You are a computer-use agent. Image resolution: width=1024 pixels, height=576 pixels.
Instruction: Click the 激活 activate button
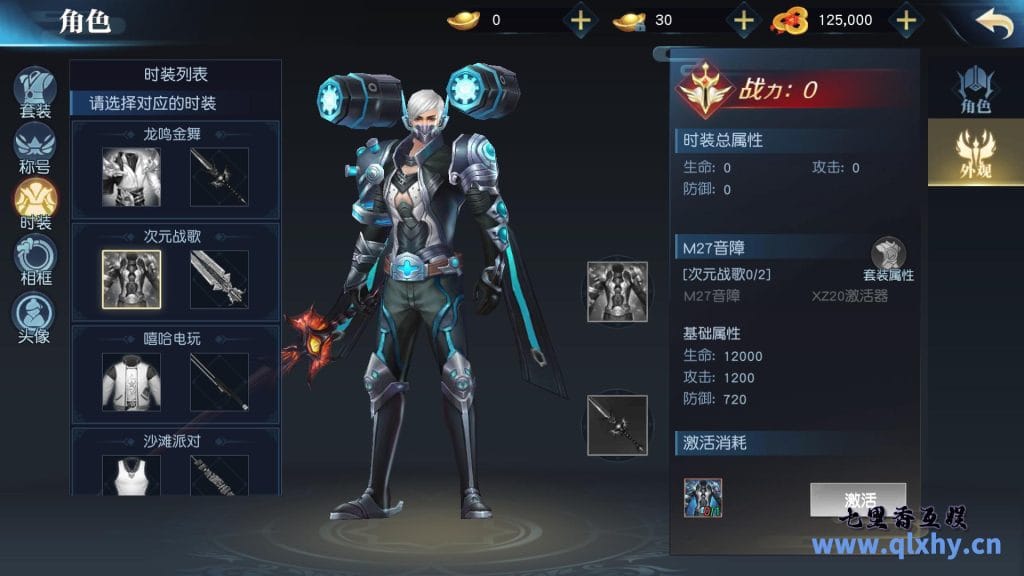[858, 499]
